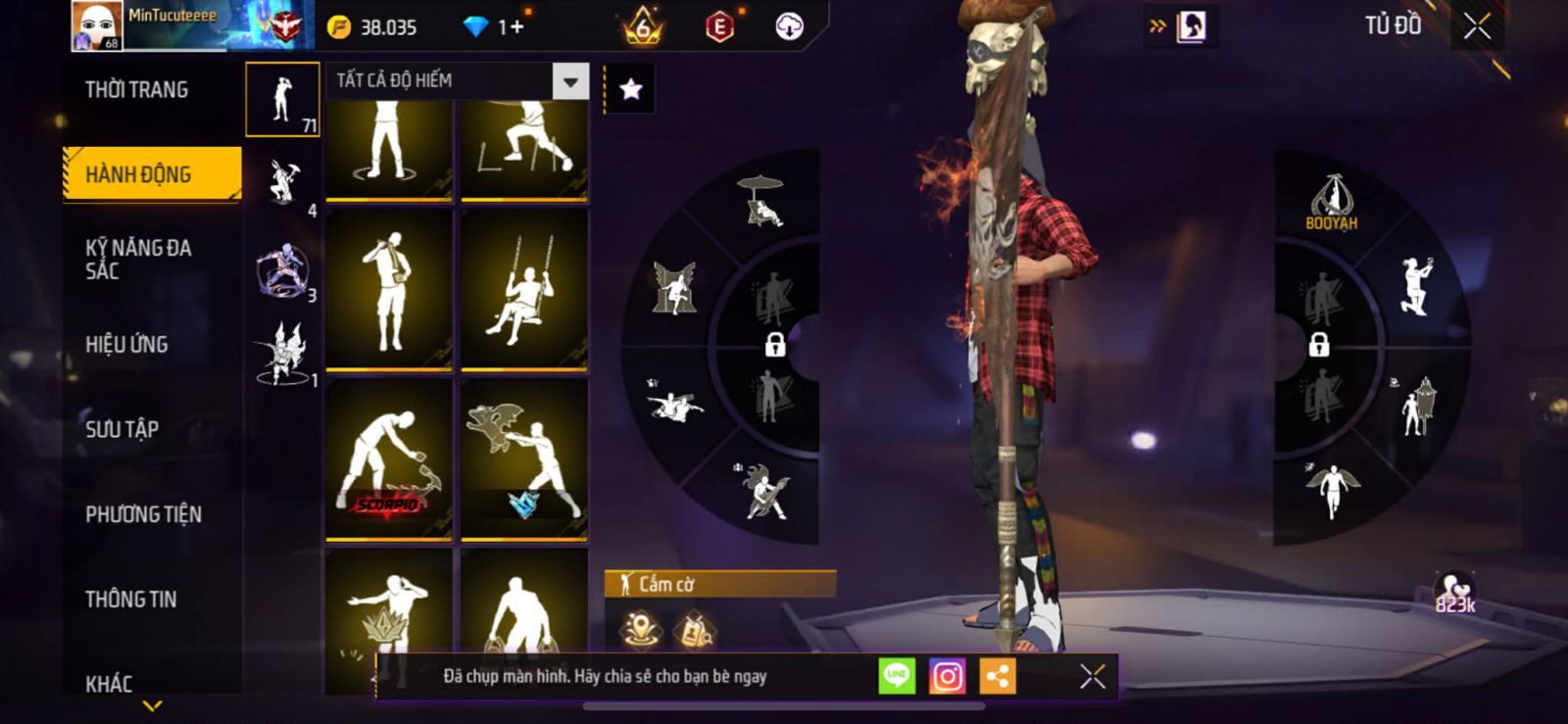The width and height of the screenshot is (1568, 724).
Task: Select the Booyah emote wheel slot
Action: click(x=1331, y=203)
